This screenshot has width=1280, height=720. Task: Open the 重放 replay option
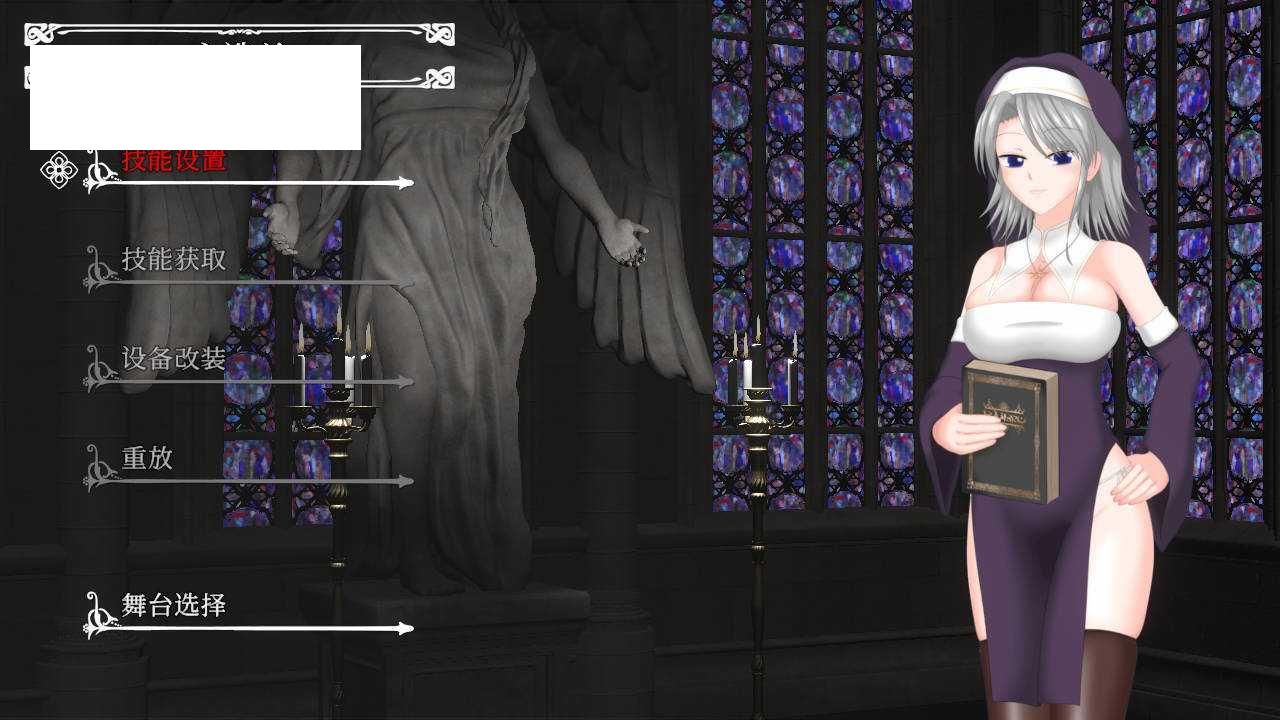pos(148,458)
